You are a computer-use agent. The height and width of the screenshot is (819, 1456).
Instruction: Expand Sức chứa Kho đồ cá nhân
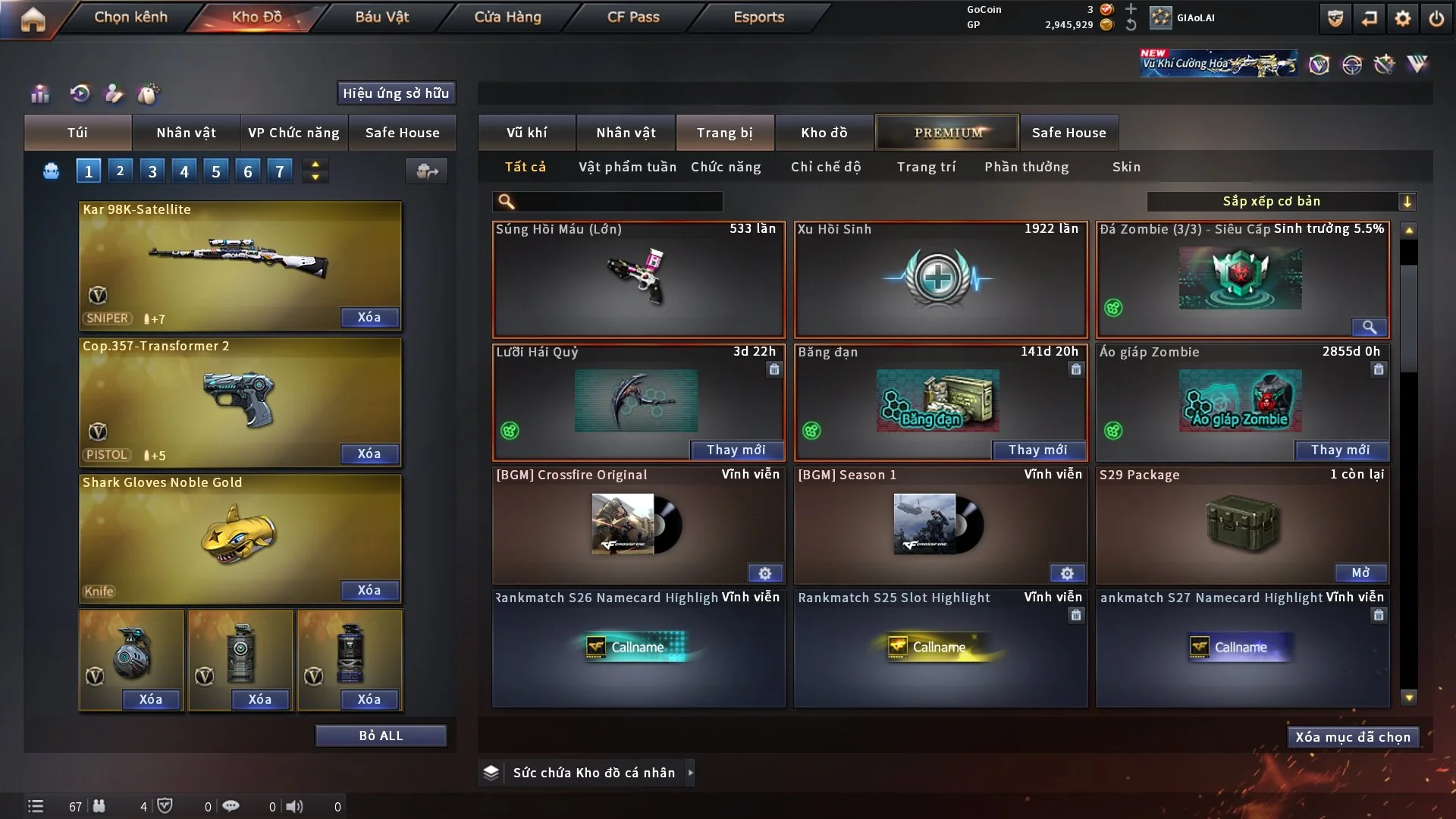(x=690, y=773)
